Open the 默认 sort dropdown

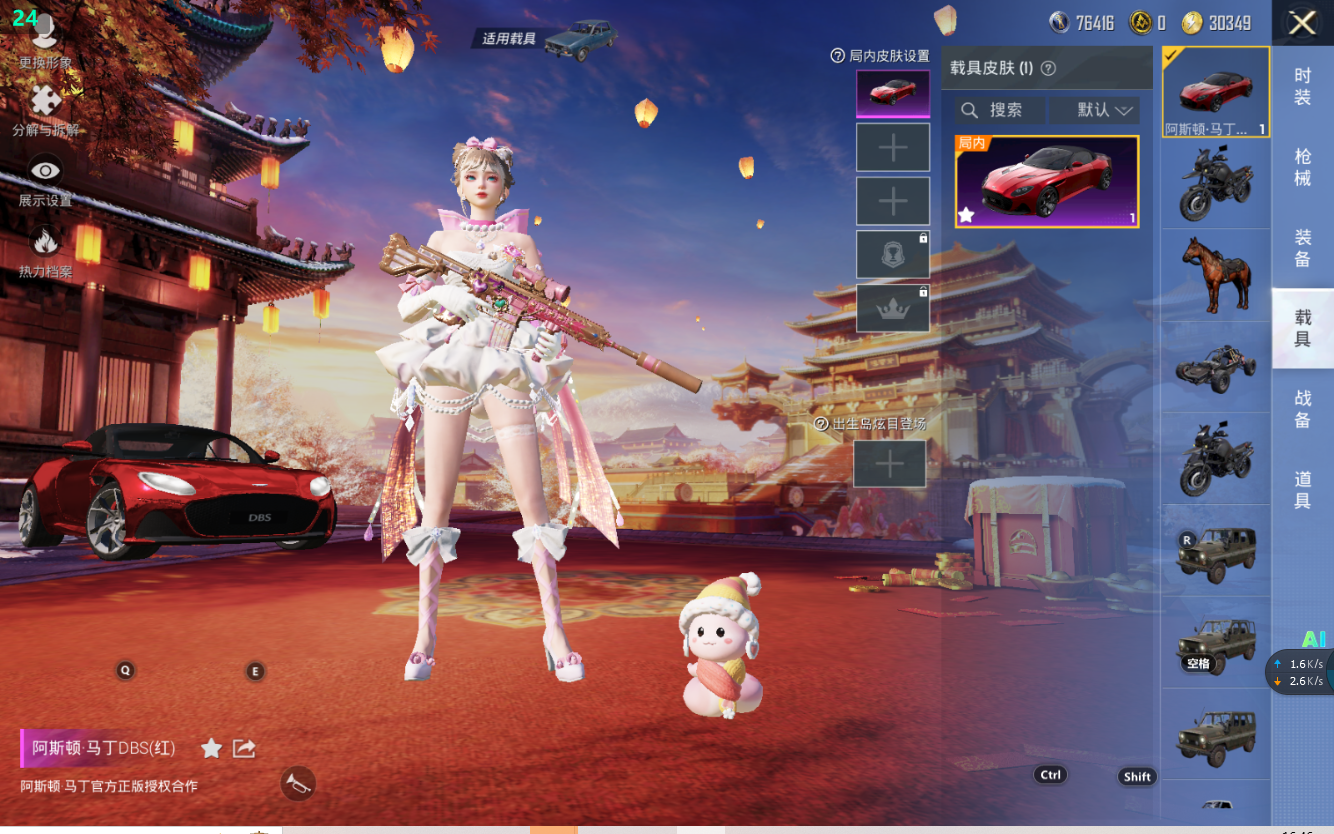1104,110
